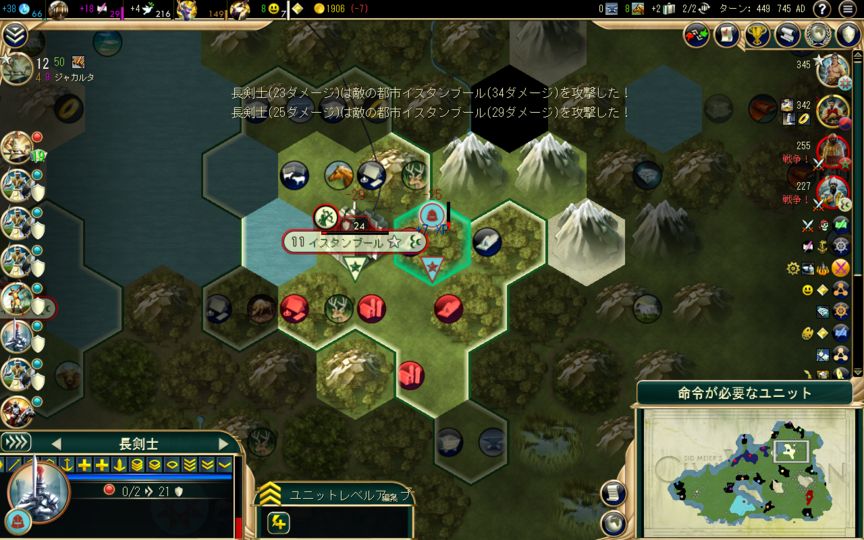Open the globe map options beside the minimap
Screen dimensions: 864x540
(614, 523)
